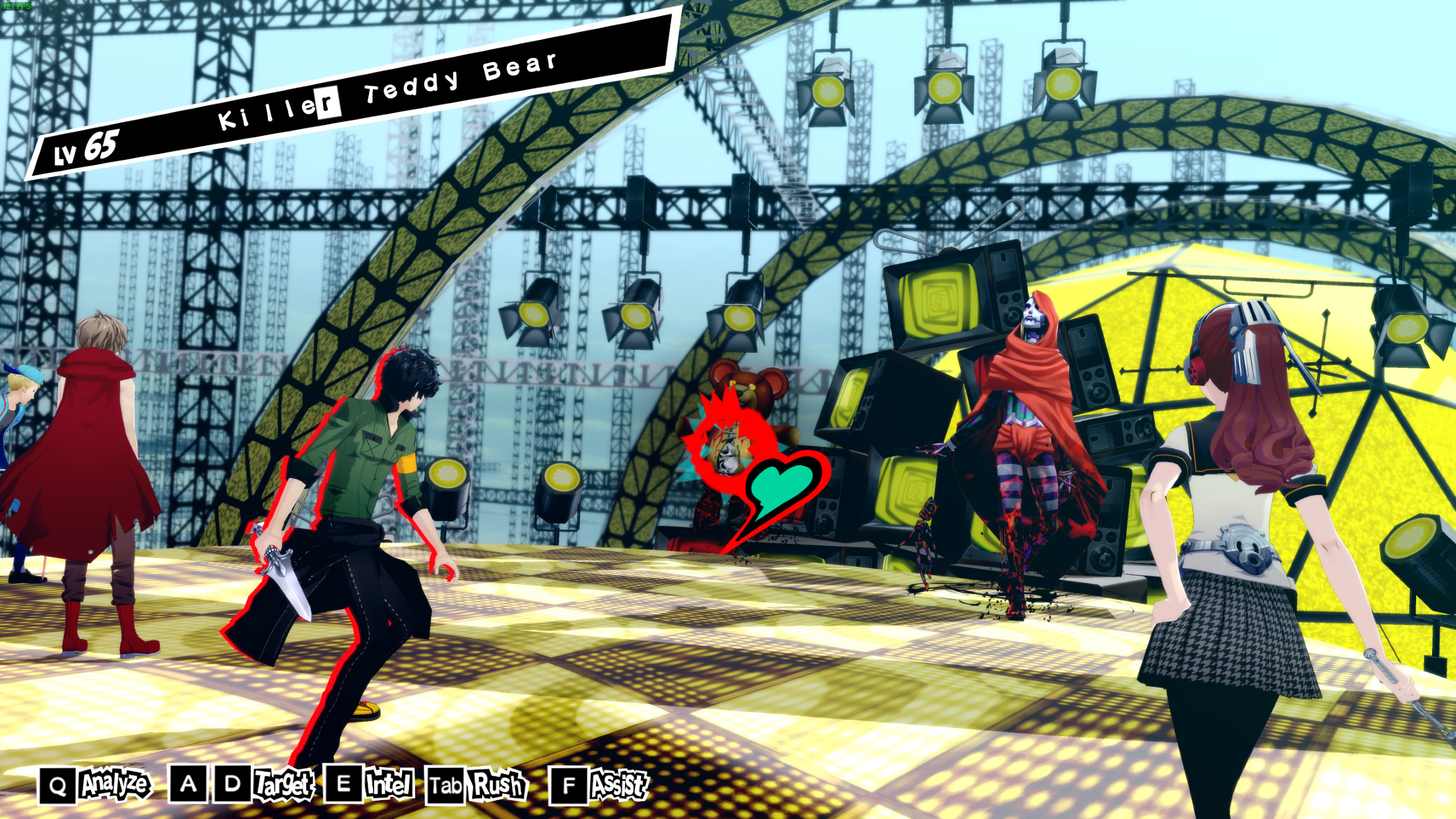Click the green 121 FPS counter overlay
The image size is (1456, 819).
point(16,5)
